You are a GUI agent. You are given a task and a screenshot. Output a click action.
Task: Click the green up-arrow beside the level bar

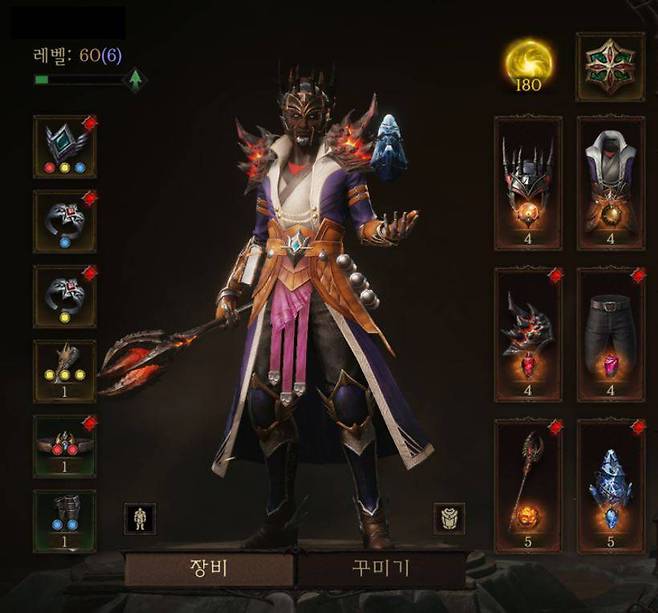pyautogui.click(x=134, y=80)
